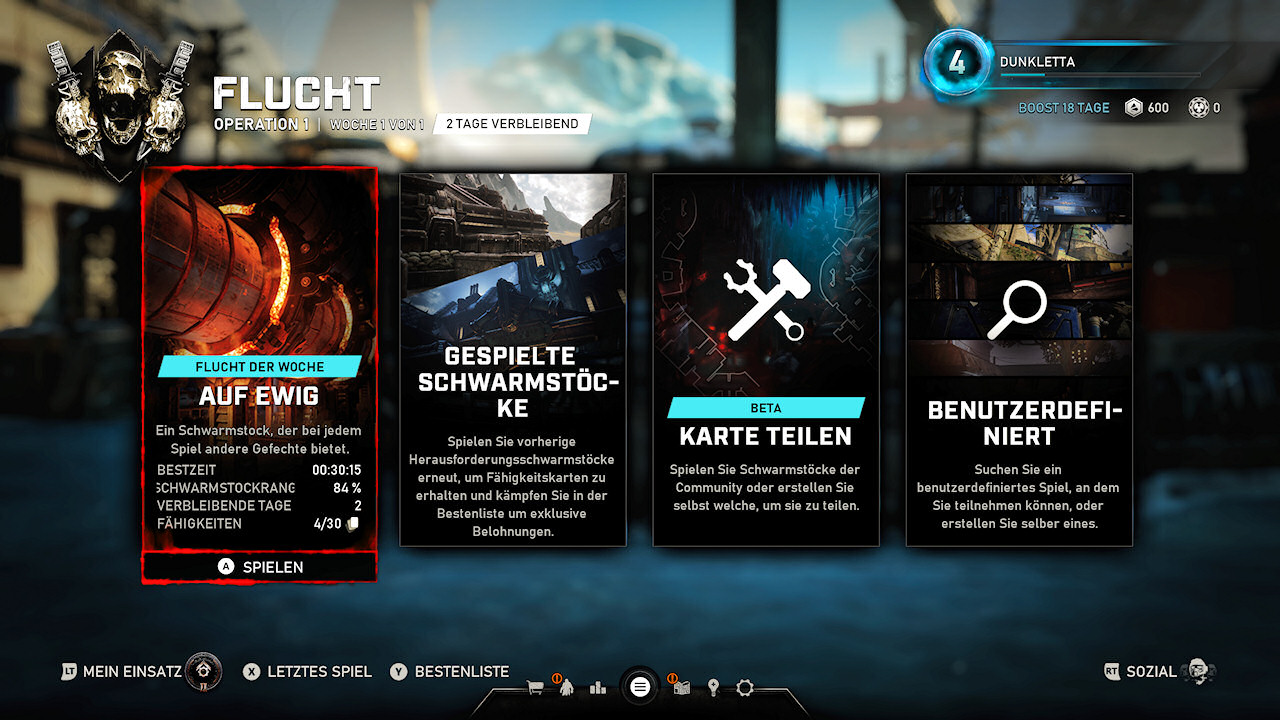Start the hive with the Spielen button
The width and height of the screenshot is (1280, 720).
[x=259, y=567]
